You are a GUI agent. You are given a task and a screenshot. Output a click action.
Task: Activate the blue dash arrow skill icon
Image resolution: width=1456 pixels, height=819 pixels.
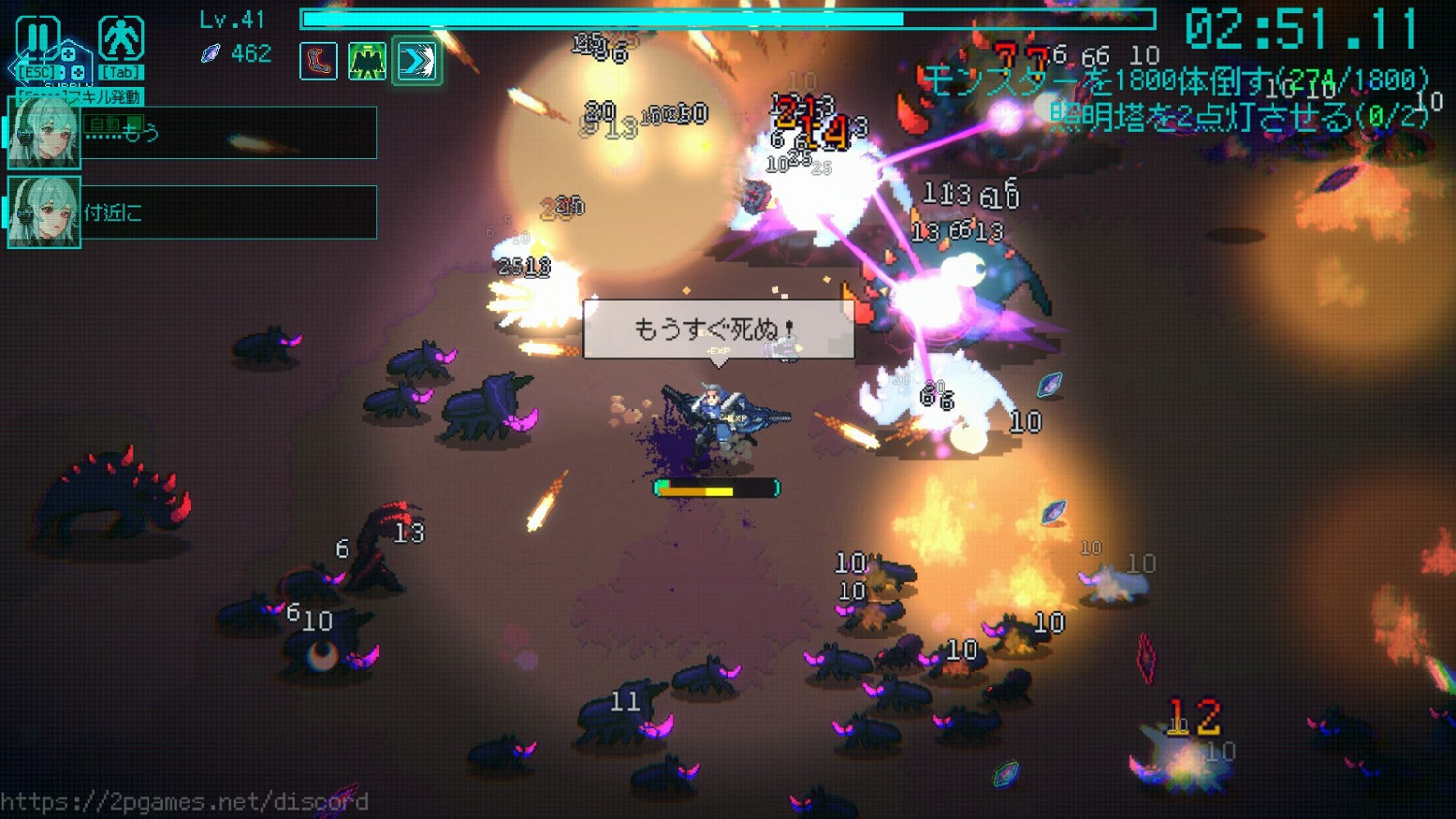[418, 60]
